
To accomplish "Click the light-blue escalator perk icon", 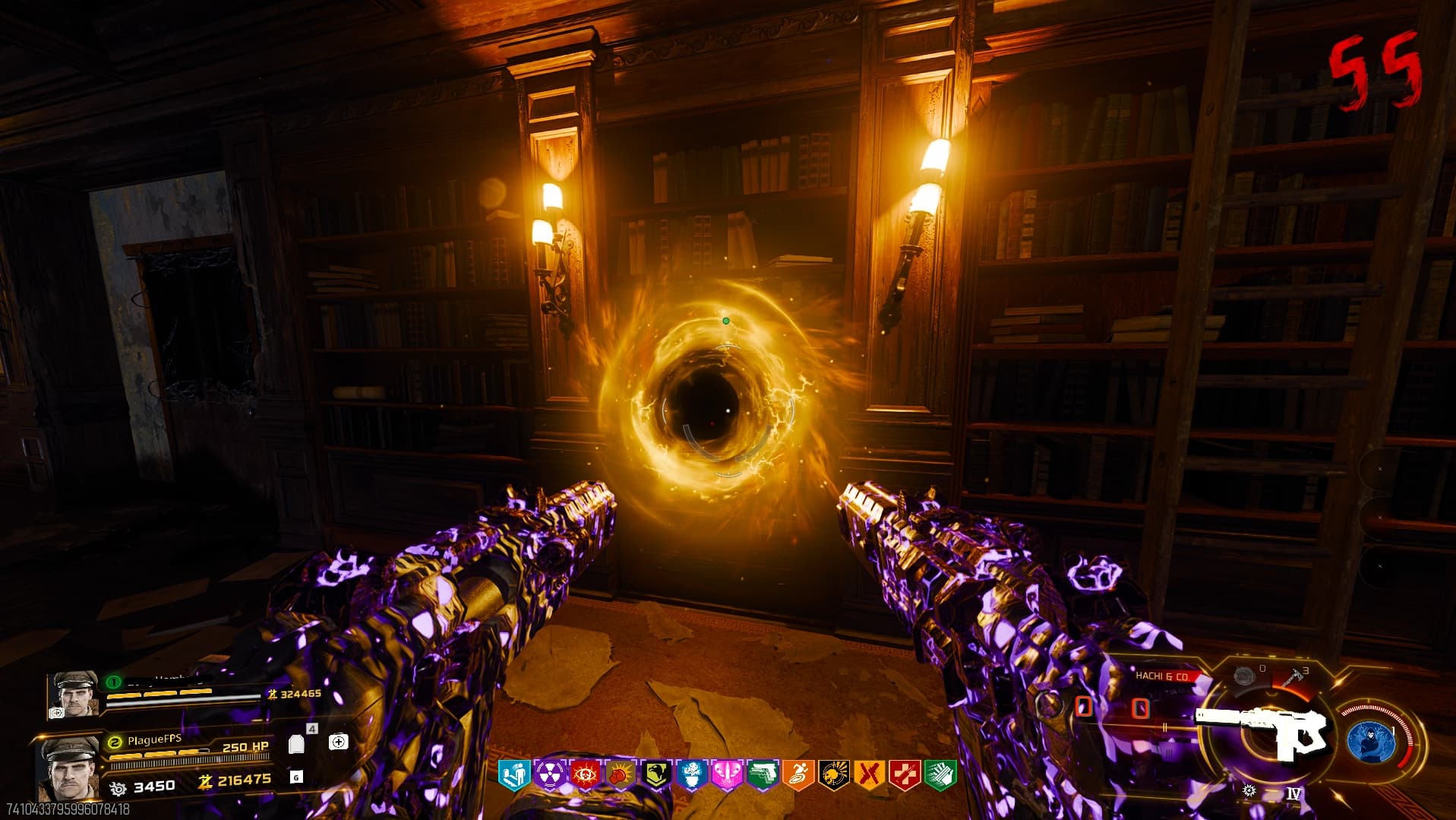I will click(x=514, y=774).
